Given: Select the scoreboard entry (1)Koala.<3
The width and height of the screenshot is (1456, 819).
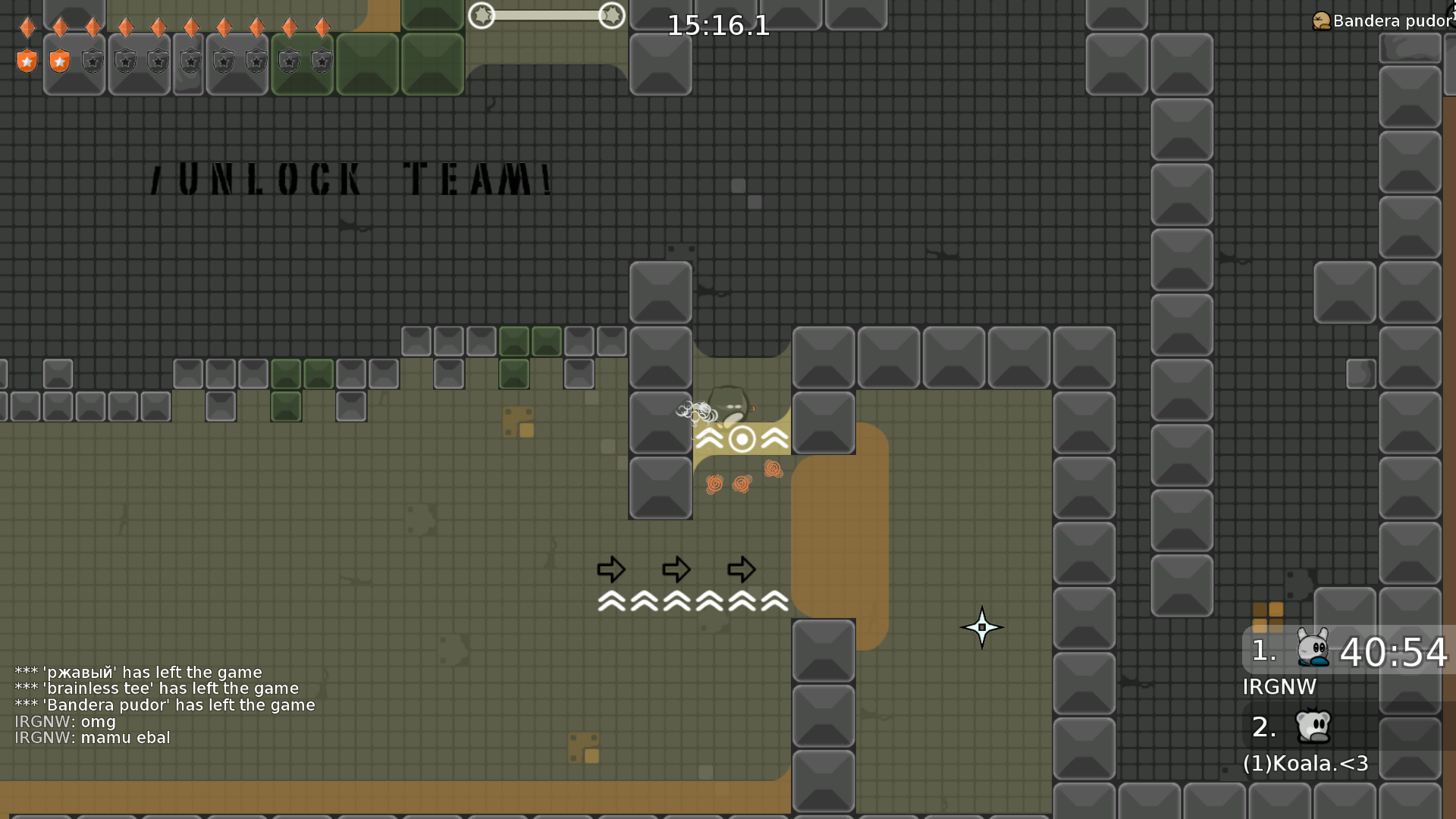Looking at the screenshot, I should coord(1305,764).
